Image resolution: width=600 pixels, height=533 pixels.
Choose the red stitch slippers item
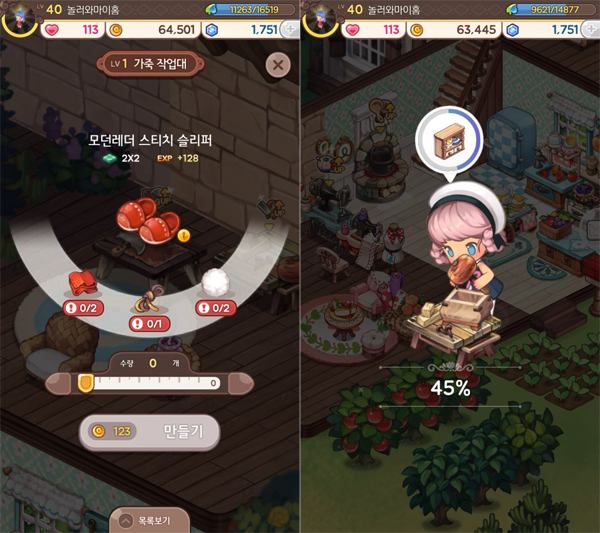pyautogui.click(x=148, y=220)
